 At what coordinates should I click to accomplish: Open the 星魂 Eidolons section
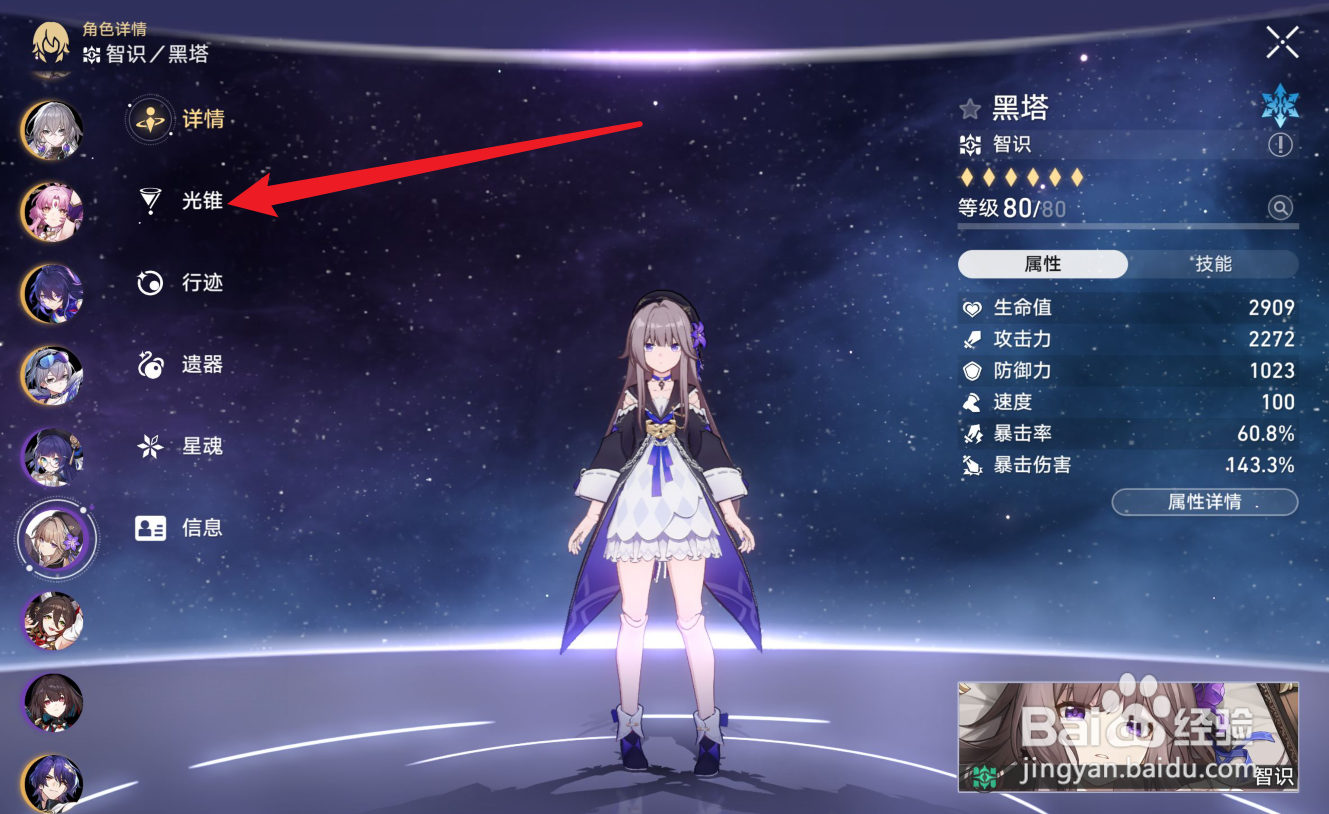pos(148,446)
